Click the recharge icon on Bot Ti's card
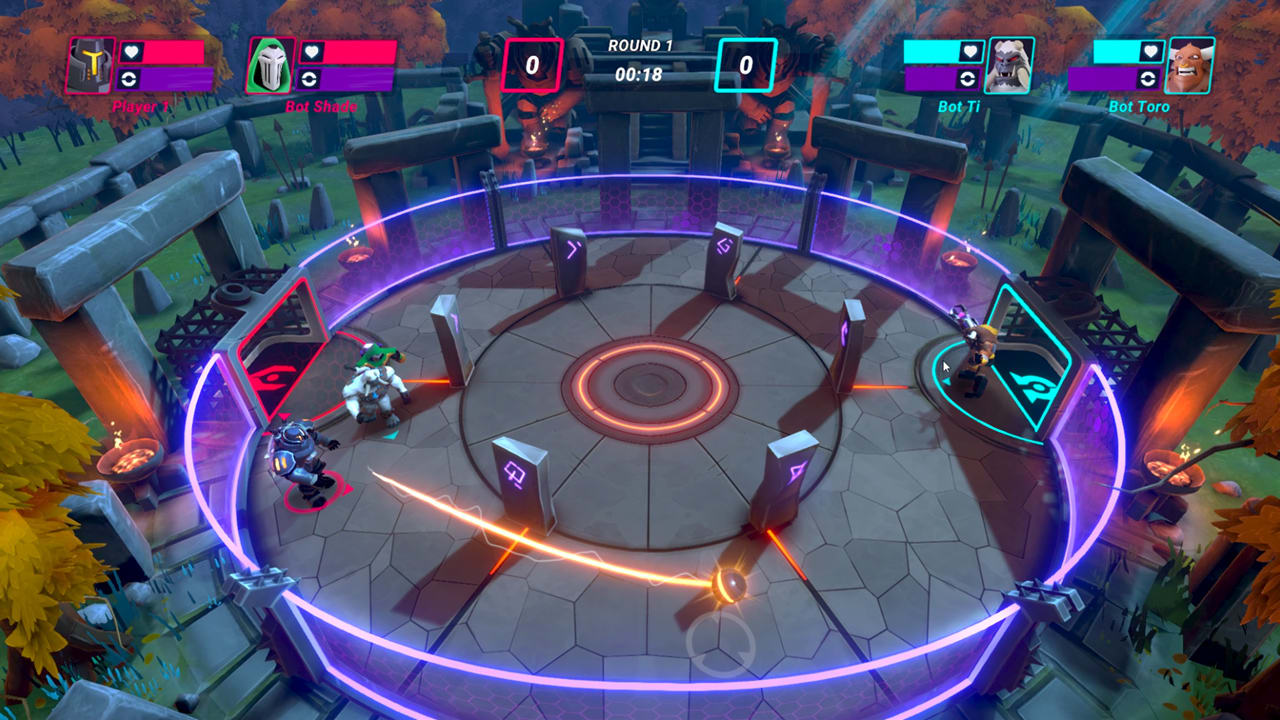1280x720 pixels. 966,77
